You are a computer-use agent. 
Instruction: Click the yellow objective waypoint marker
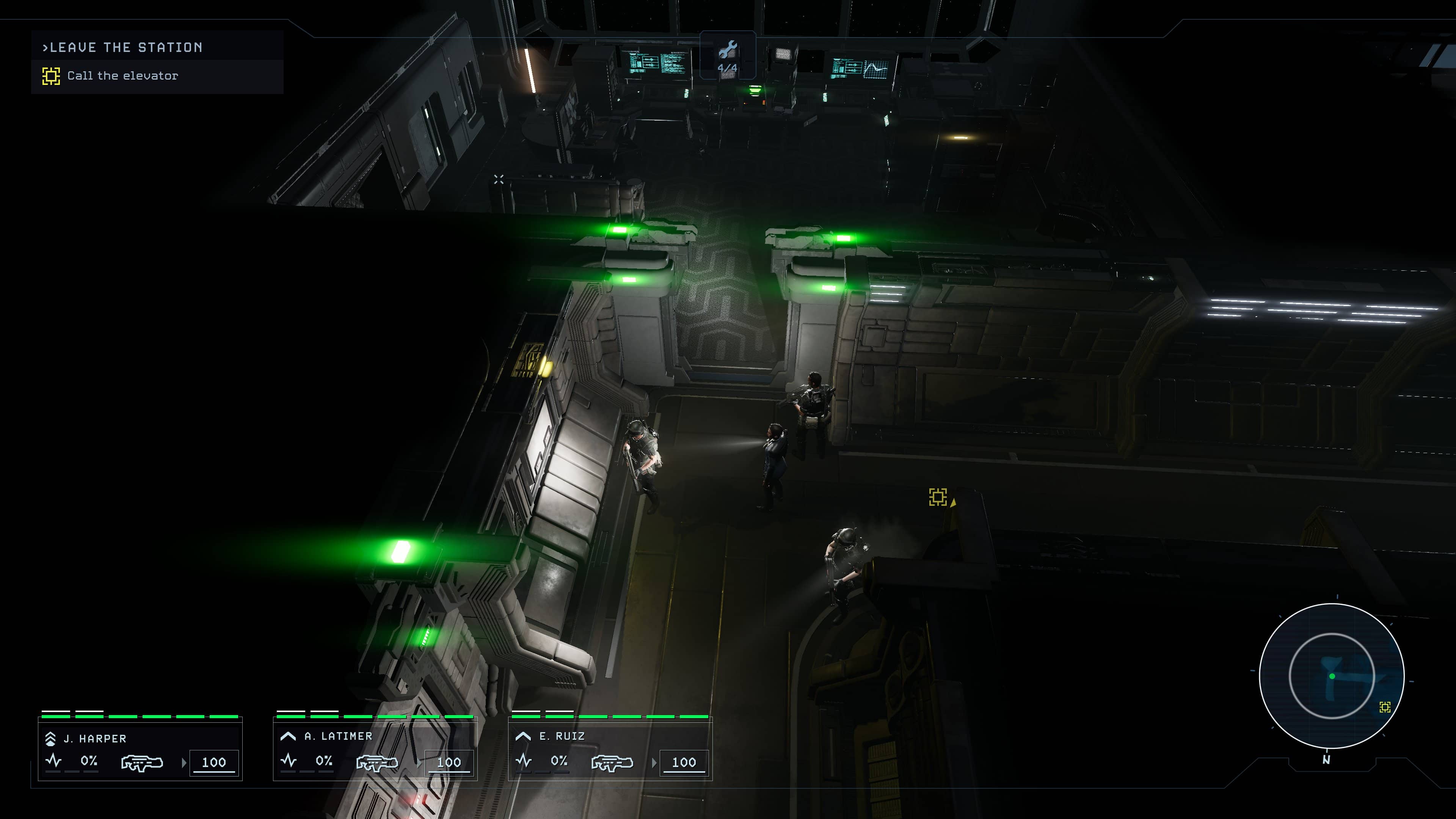tap(938, 497)
